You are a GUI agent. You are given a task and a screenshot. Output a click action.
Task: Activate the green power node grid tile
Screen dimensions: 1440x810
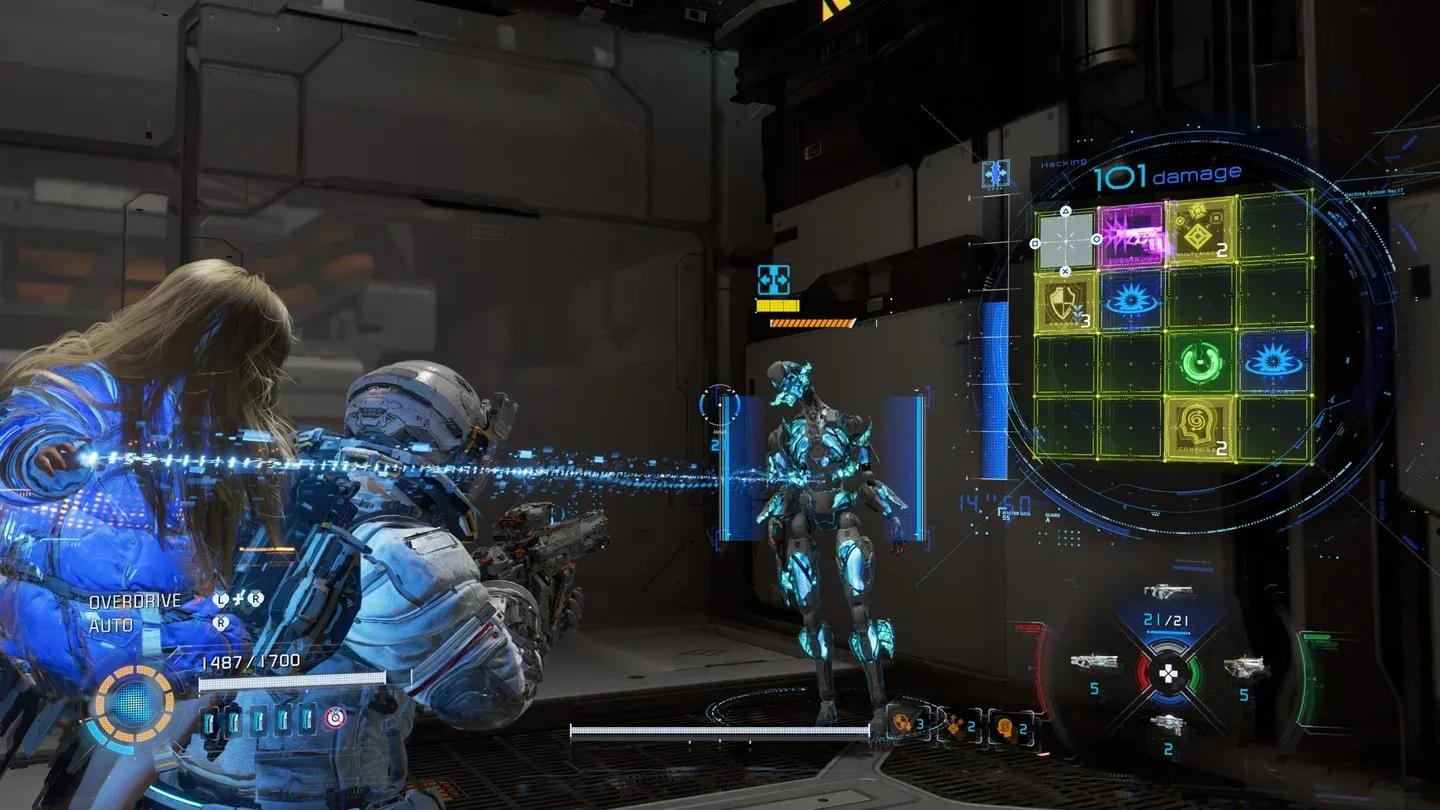[x=1199, y=361]
